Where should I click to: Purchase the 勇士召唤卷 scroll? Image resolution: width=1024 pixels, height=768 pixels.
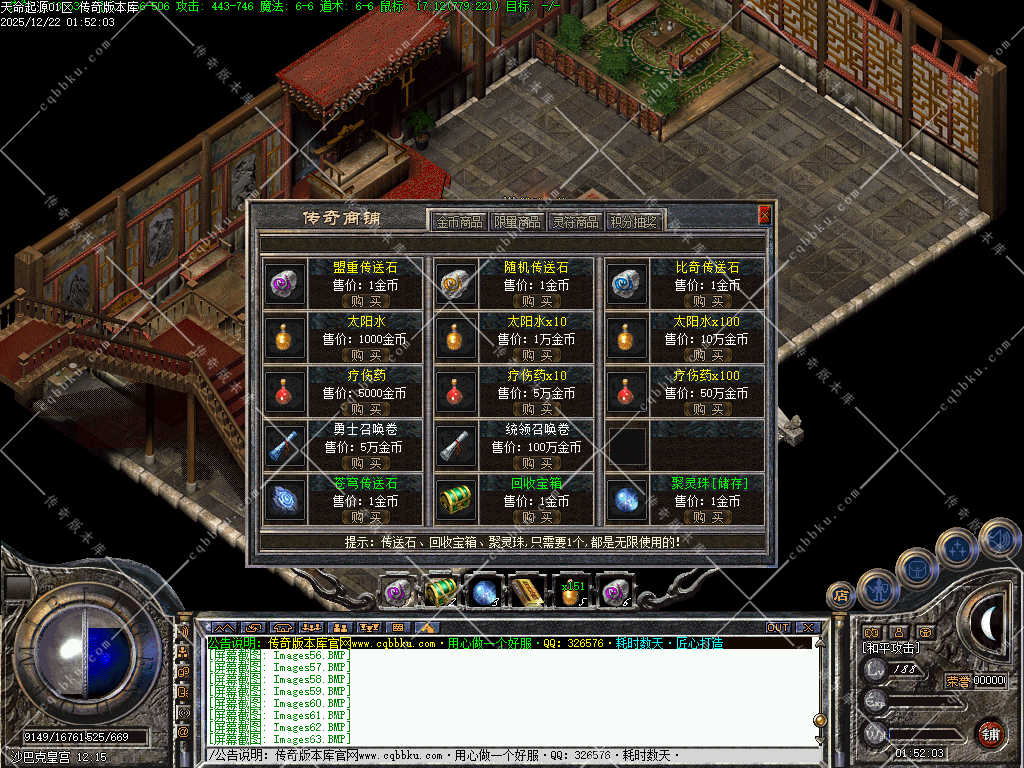(366, 463)
